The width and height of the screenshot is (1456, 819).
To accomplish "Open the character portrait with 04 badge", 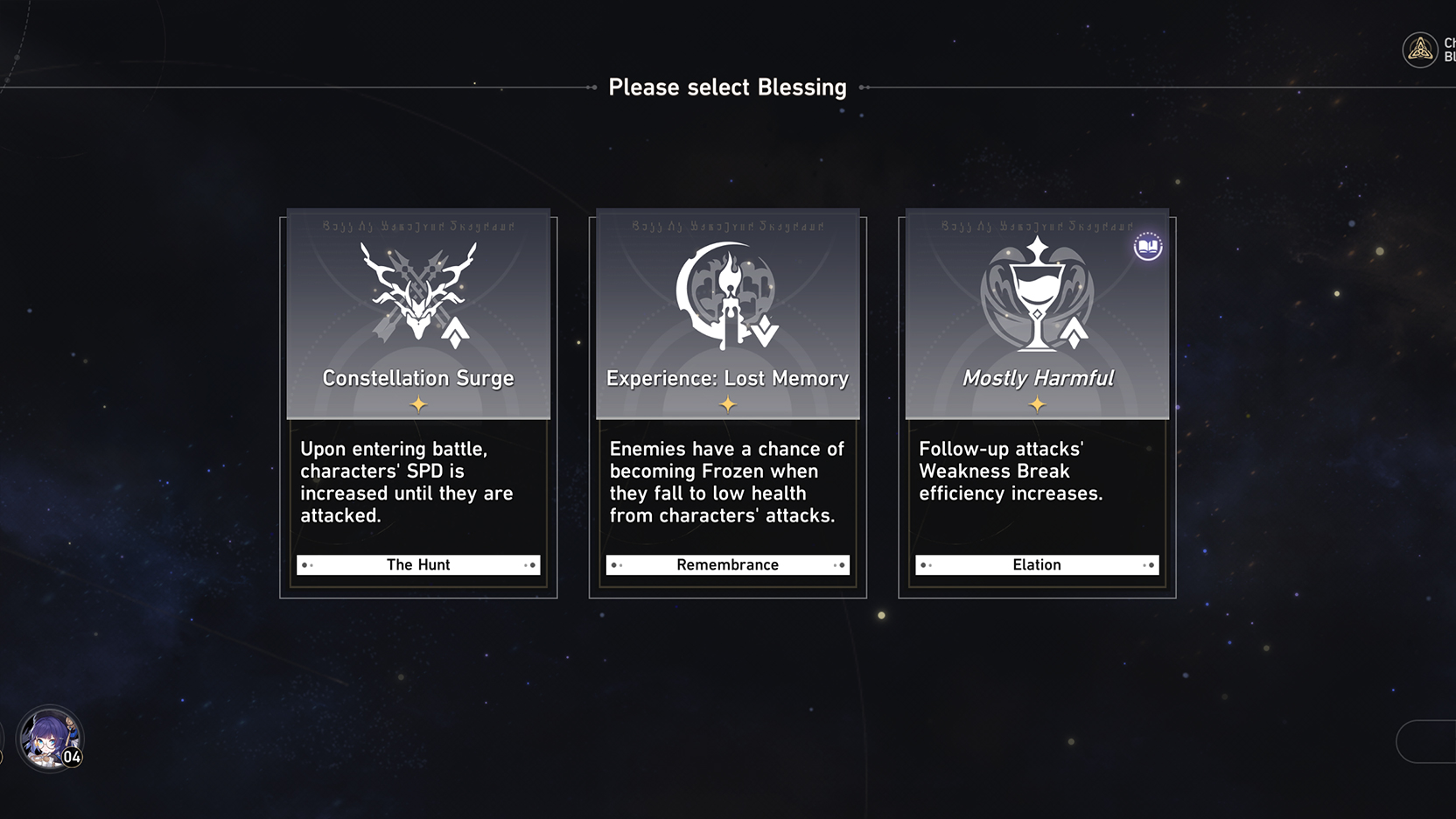I will point(49,738).
